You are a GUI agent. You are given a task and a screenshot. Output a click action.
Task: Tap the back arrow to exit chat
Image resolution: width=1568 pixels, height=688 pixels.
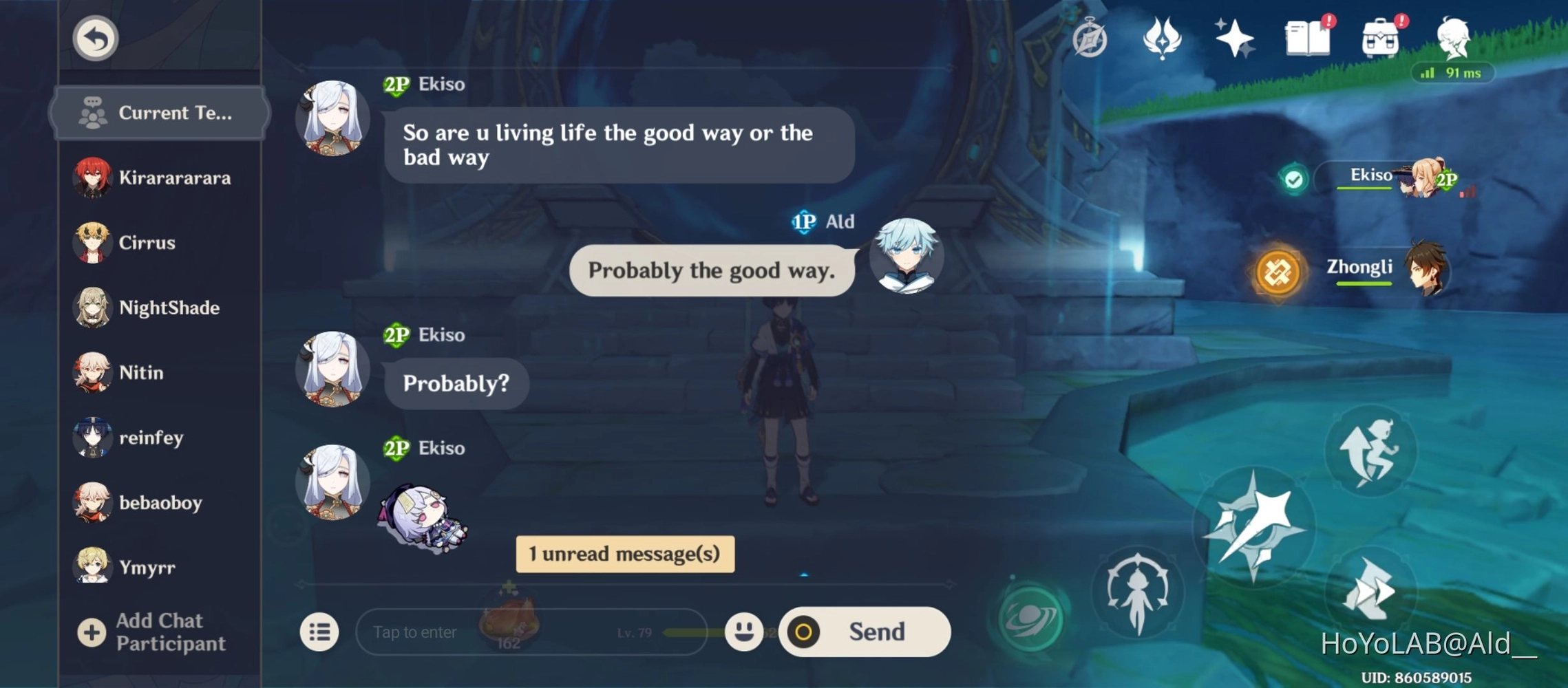coord(95,39)
